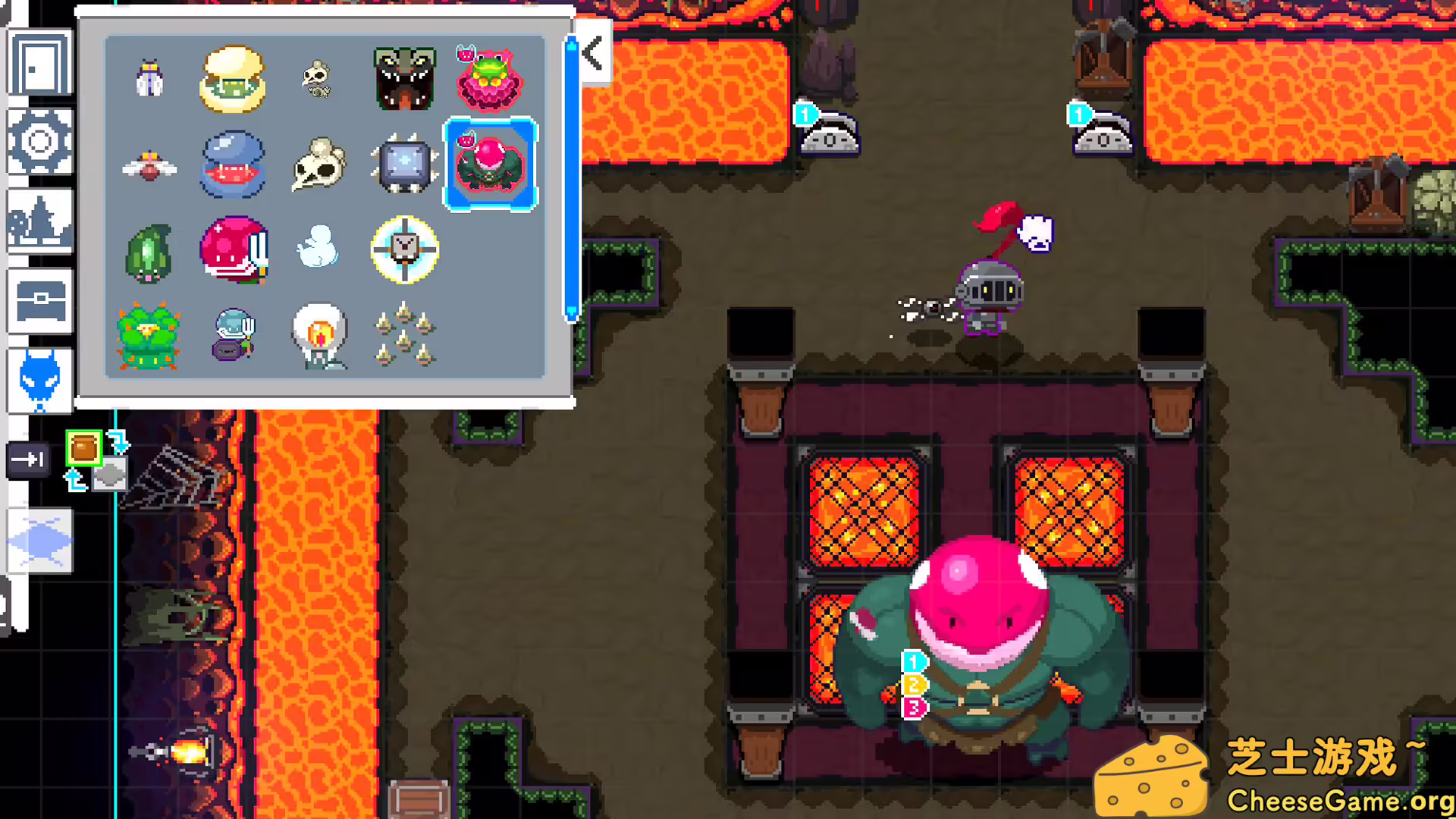Collapse the enemy picker panel with the chevron
This screenshot has width=1456, height=819.
[592, 53]
